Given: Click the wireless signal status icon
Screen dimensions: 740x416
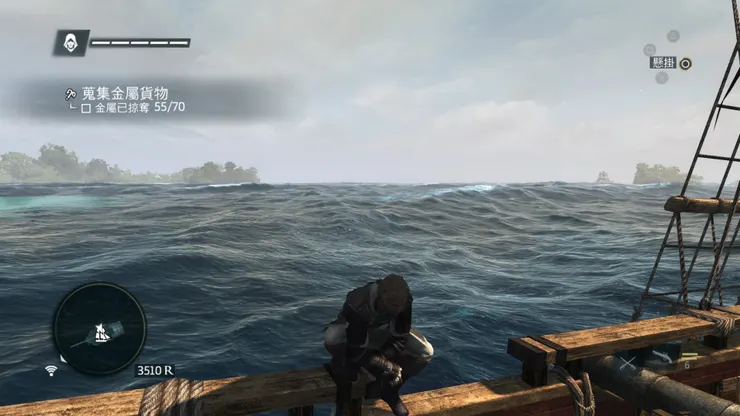Looking at the screenshot, I should [51, 370].
